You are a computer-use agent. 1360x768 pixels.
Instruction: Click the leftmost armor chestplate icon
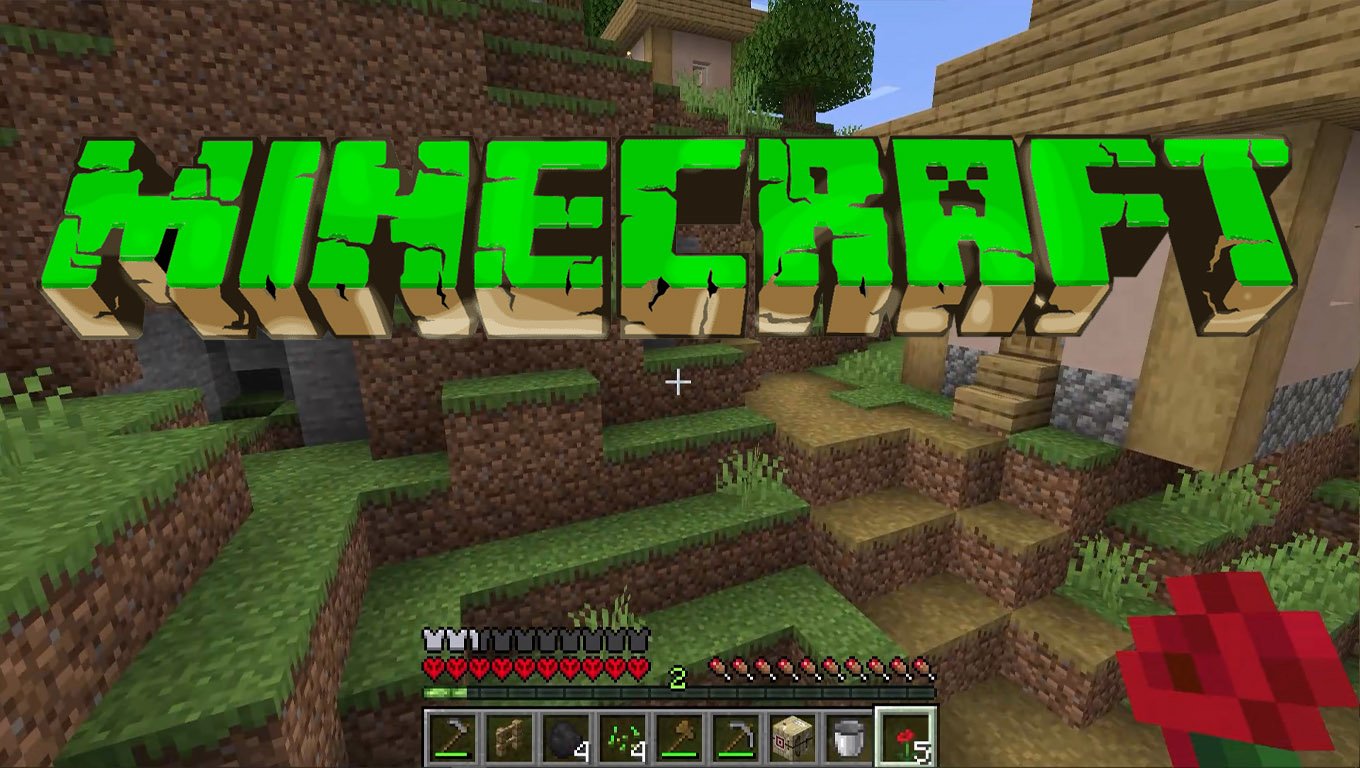click(x=431, y=641)
